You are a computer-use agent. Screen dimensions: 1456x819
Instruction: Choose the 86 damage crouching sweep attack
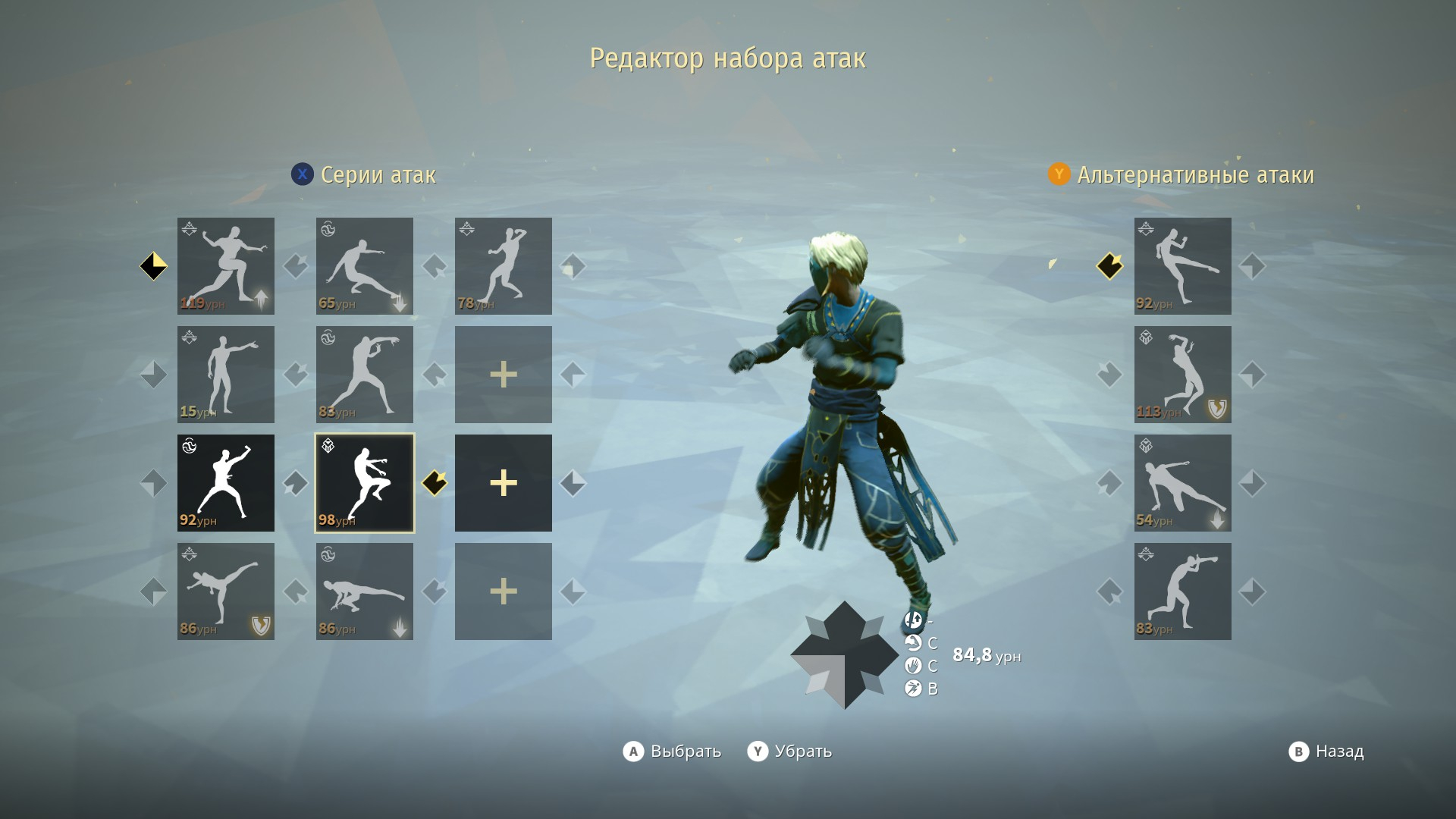point(365,591)
